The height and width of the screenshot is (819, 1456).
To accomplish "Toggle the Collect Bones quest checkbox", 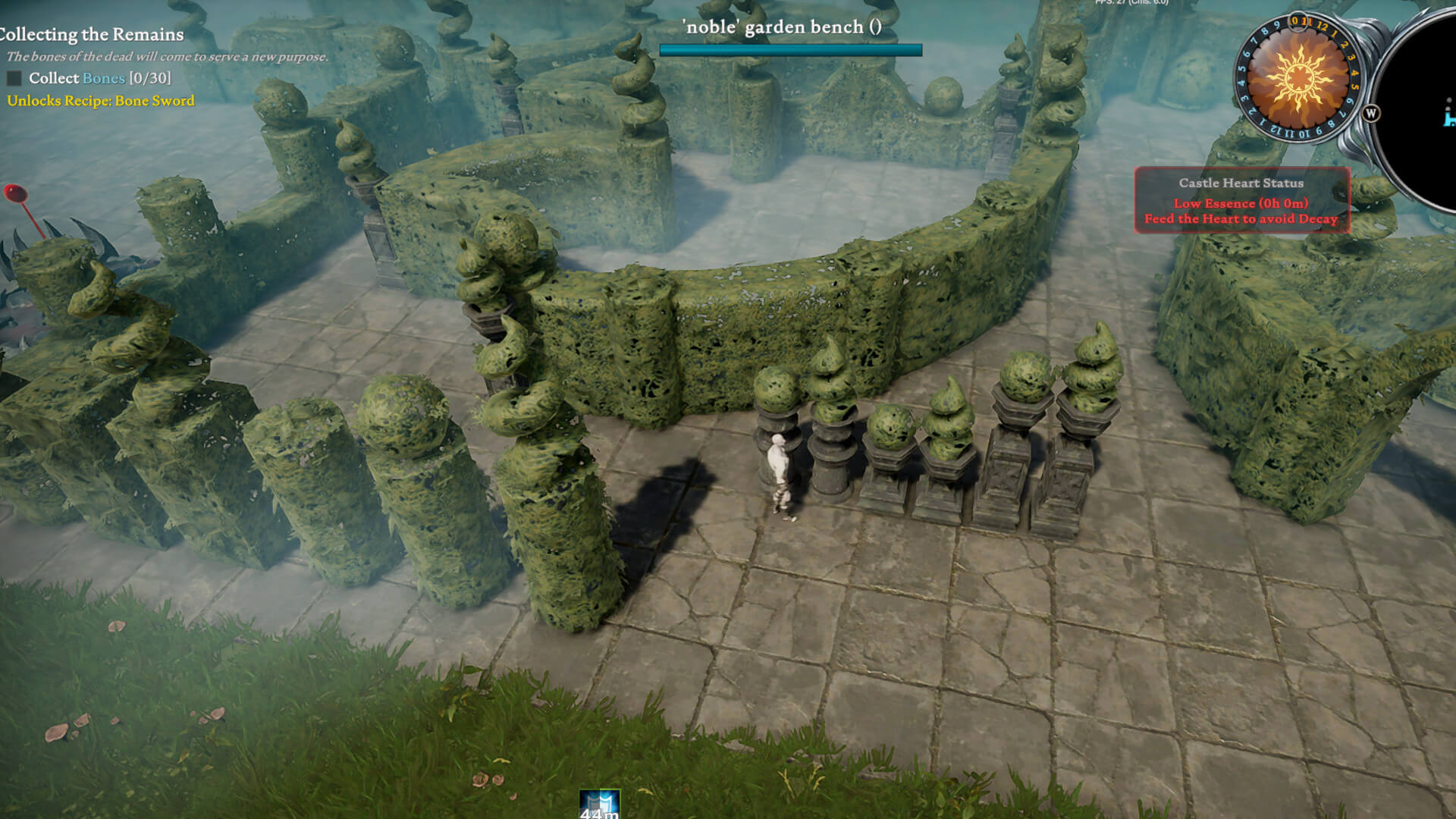I will (14, 77).
